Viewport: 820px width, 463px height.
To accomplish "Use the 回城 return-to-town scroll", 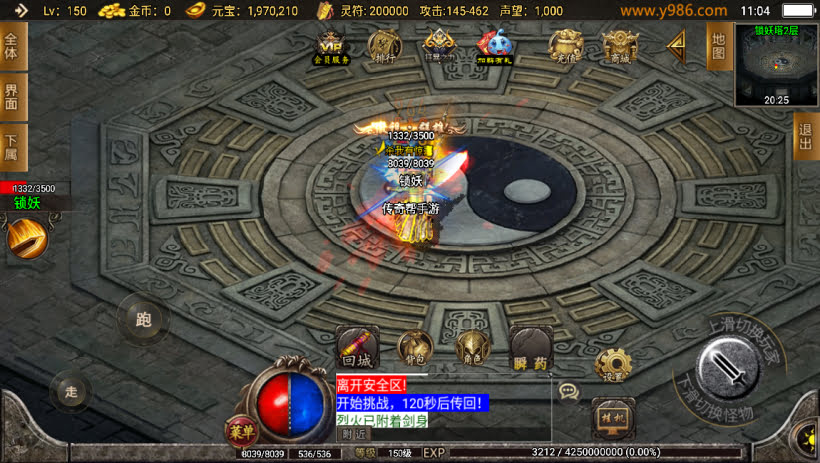I will pos(356,347).
